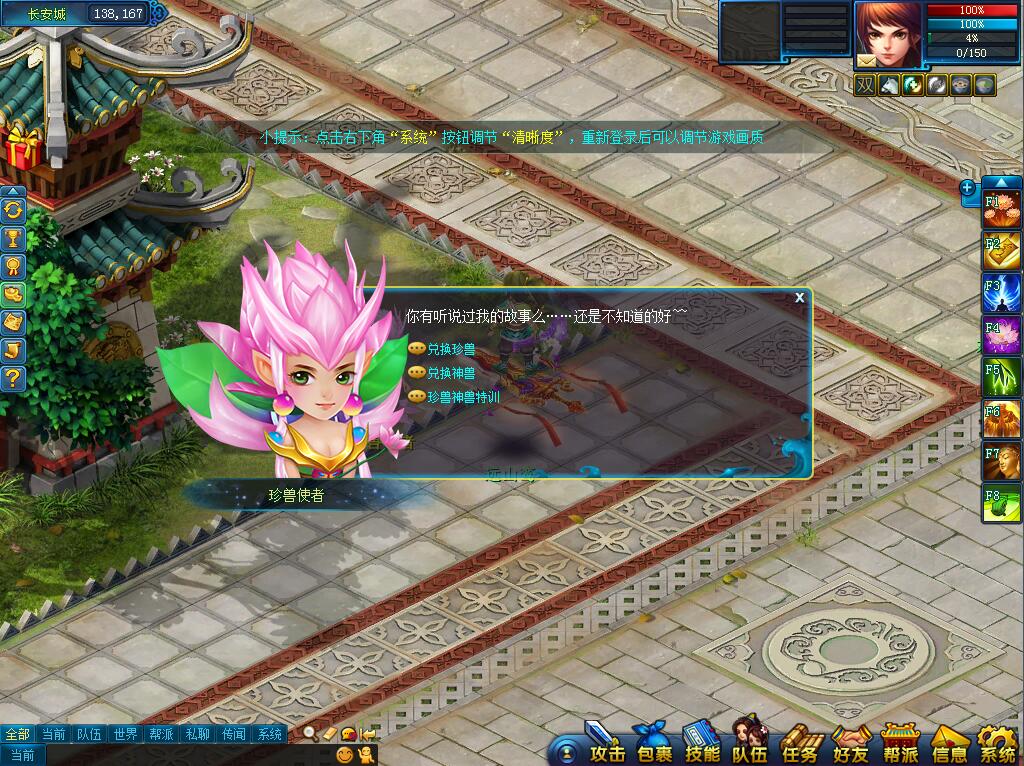Open the 技能 skills book

[x=703, y=746]
